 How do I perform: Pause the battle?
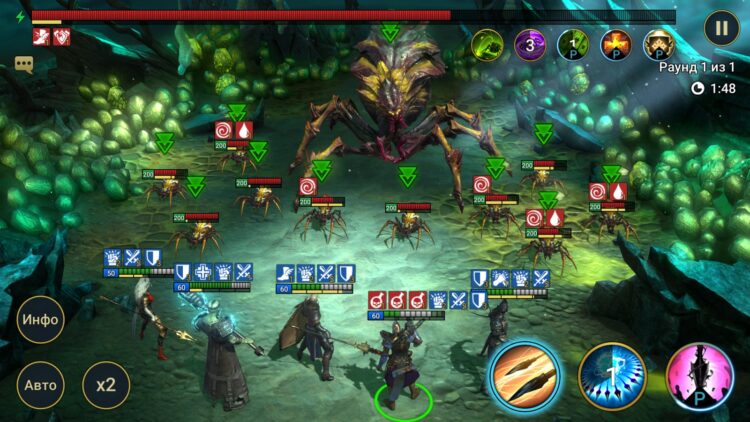pyautogui.click(x=721, y=27)
